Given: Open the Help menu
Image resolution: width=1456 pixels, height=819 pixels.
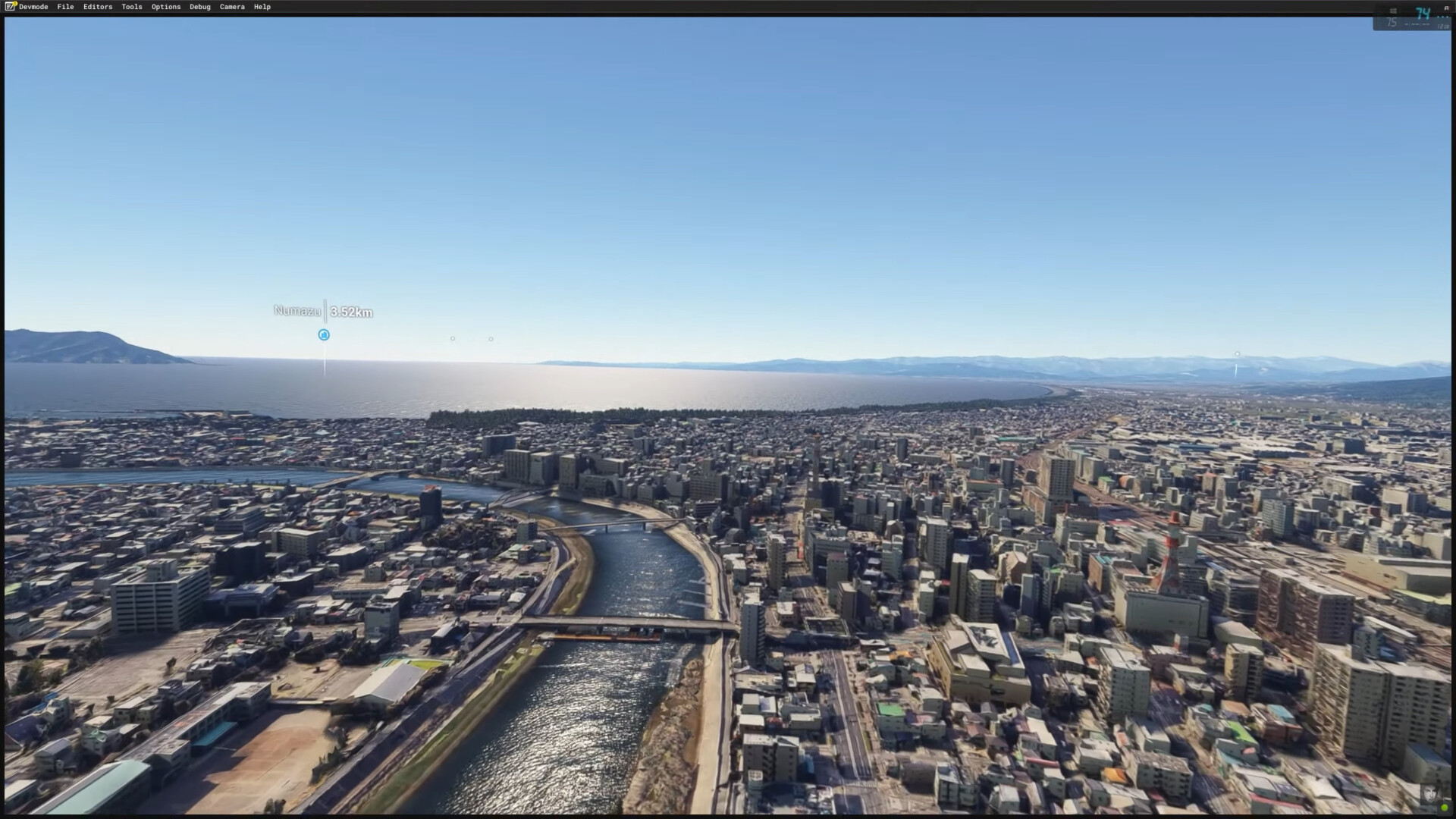Looking at the screenshot, I should coord(262,7).
